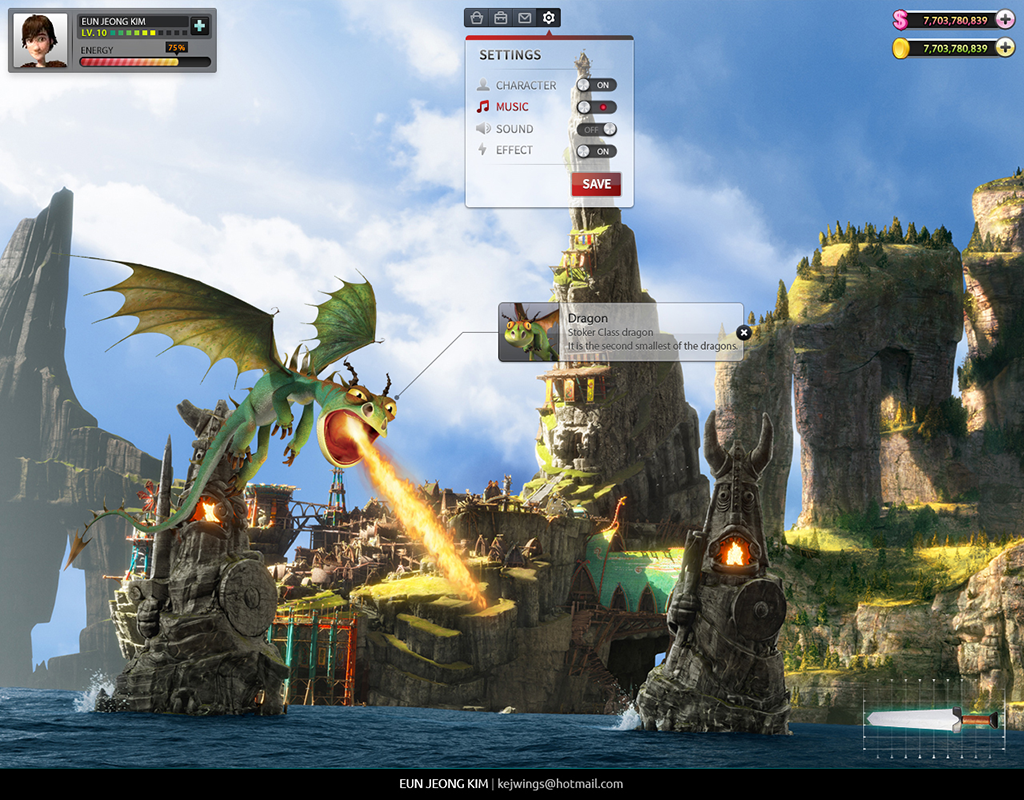This screenshot has height=800, width=1024.
Task: Toggle the Music switch
Action: click(596, 107)
